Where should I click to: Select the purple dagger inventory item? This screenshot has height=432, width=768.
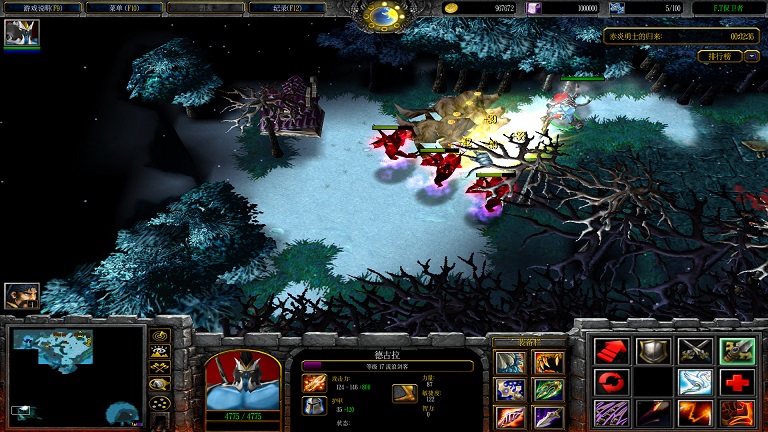(x=548, y=415)
